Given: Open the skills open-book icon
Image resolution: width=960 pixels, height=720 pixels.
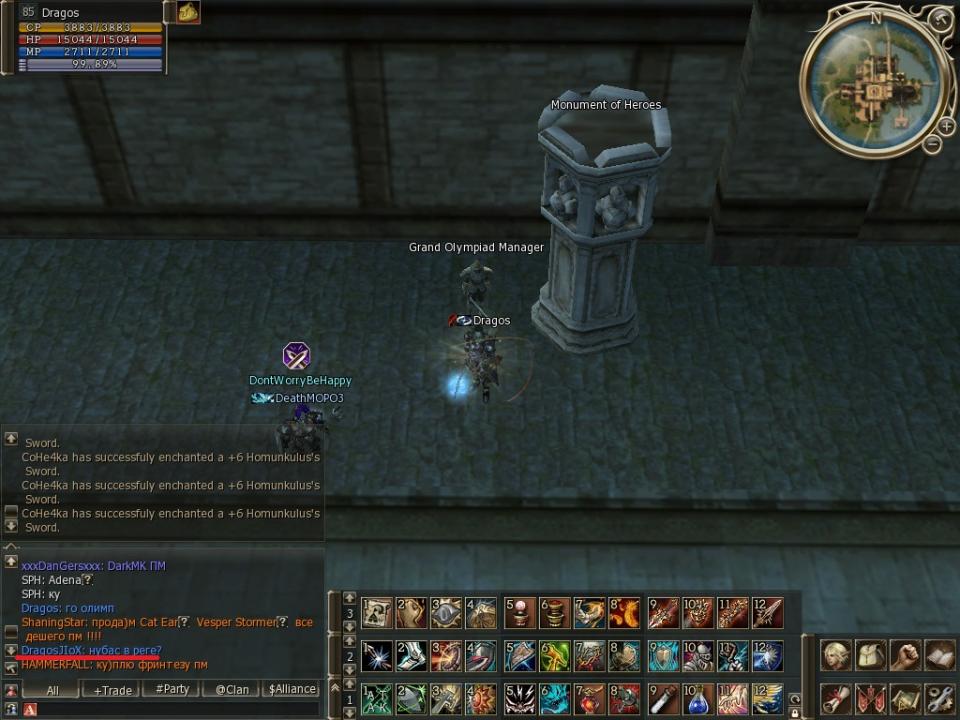Looking at the screenshot, I should [x=939, y=656].
